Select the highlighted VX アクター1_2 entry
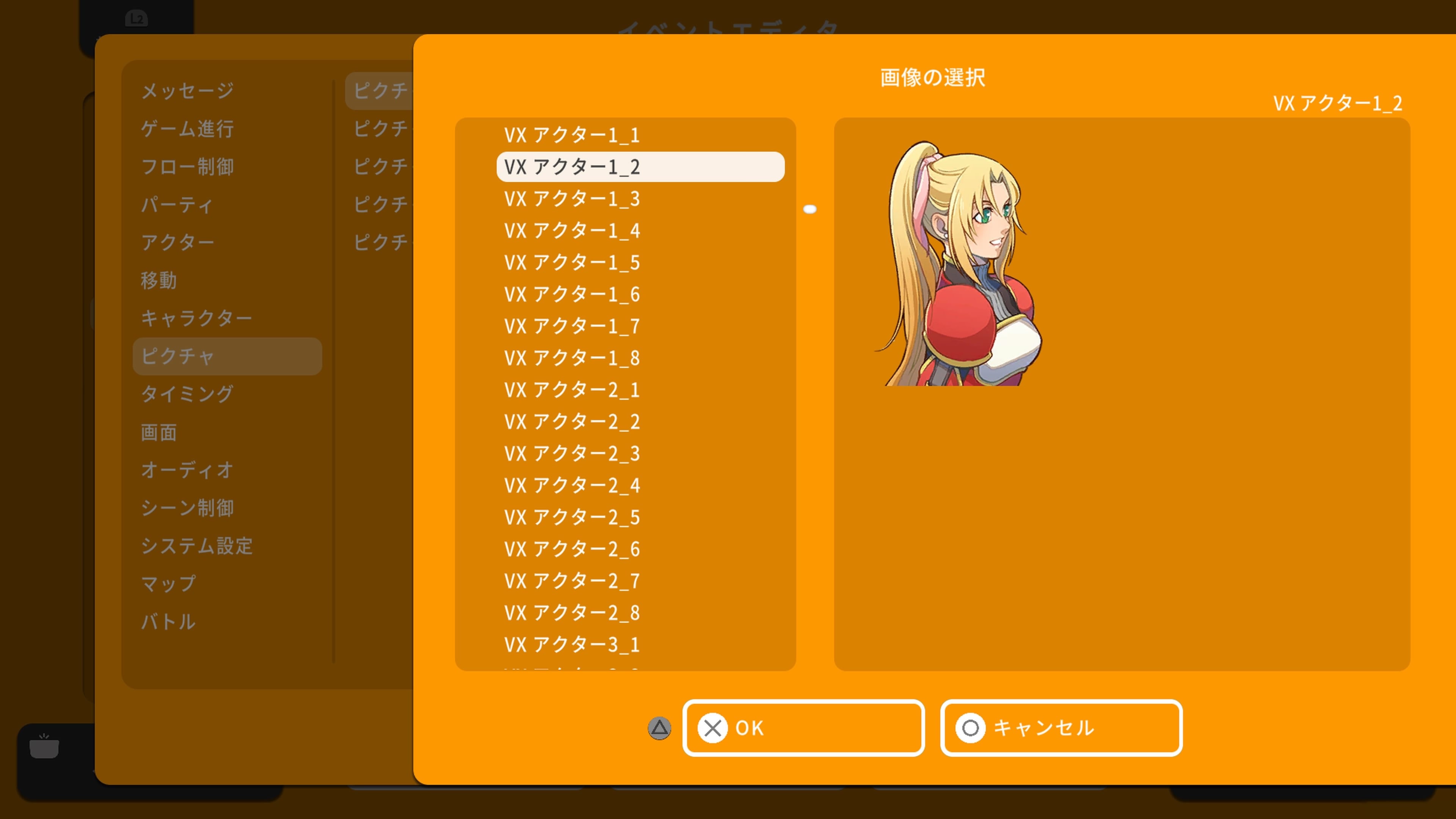The width and height of the screenshot is (1456, 819). click(640, 167)
